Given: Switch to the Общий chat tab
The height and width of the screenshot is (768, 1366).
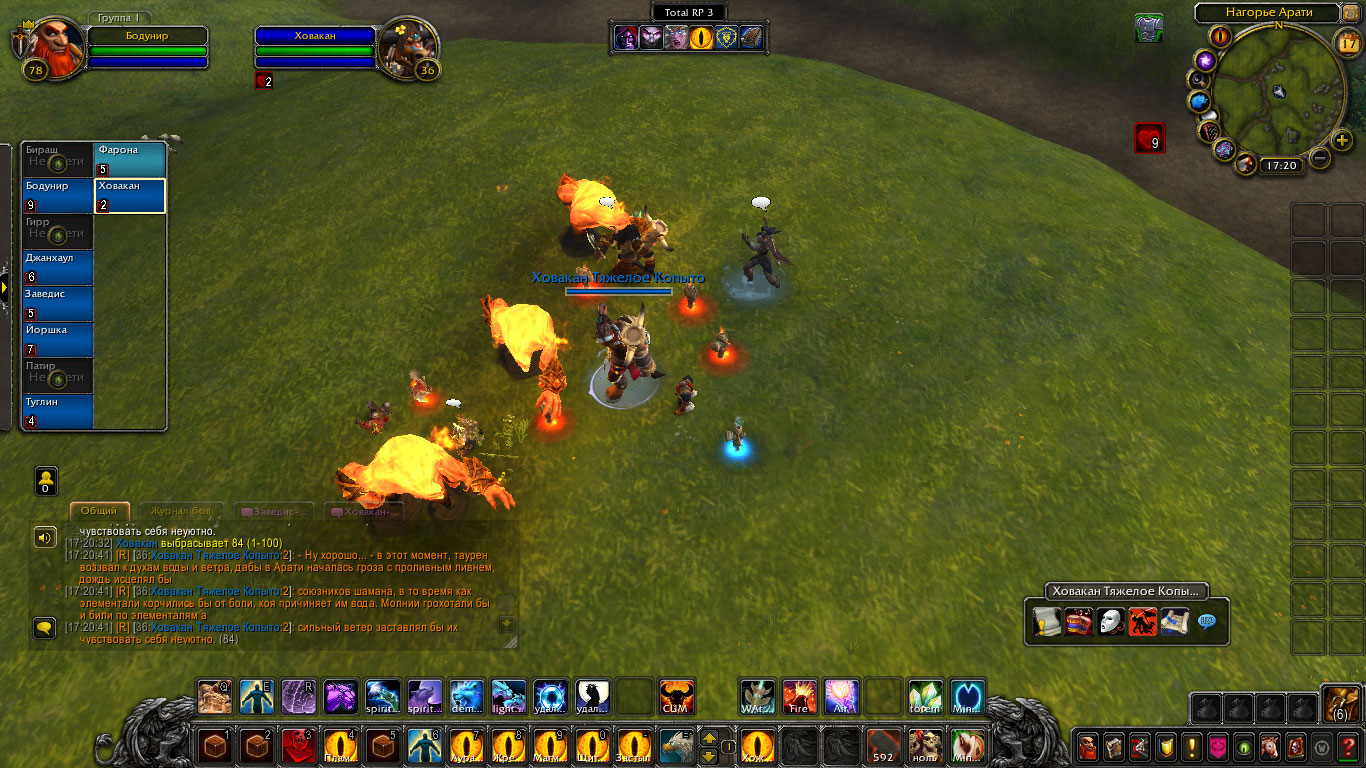Looking at the screenshot, I should coord(99,511).
